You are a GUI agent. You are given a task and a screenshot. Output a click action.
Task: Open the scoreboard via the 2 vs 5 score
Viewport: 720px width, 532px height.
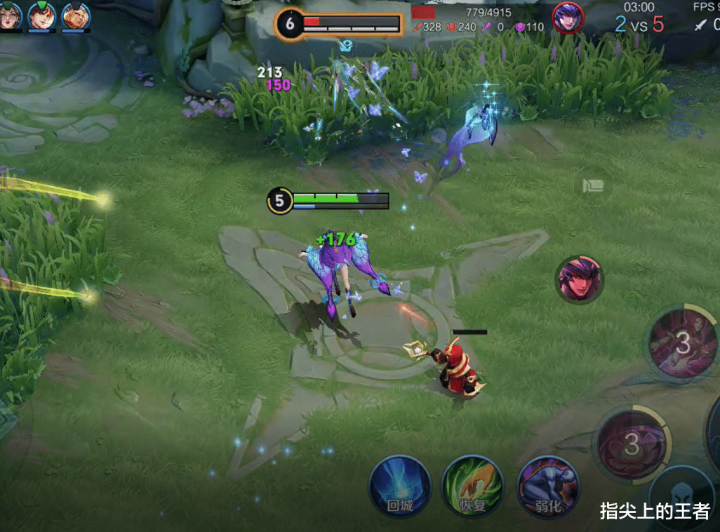click(639, 24)
